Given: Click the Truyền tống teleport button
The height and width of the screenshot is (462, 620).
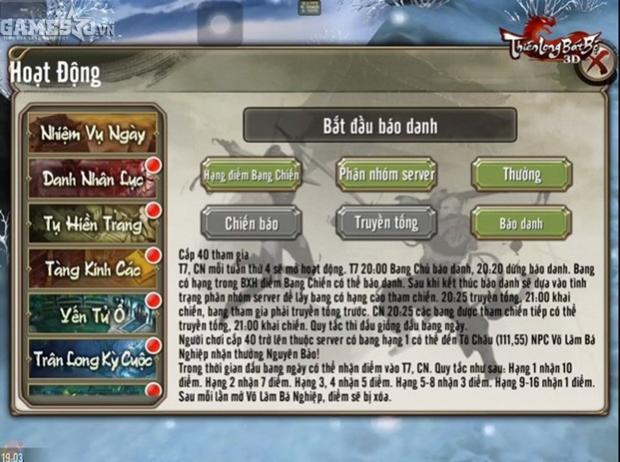Looking at the screenshot, I should [386, 222].
